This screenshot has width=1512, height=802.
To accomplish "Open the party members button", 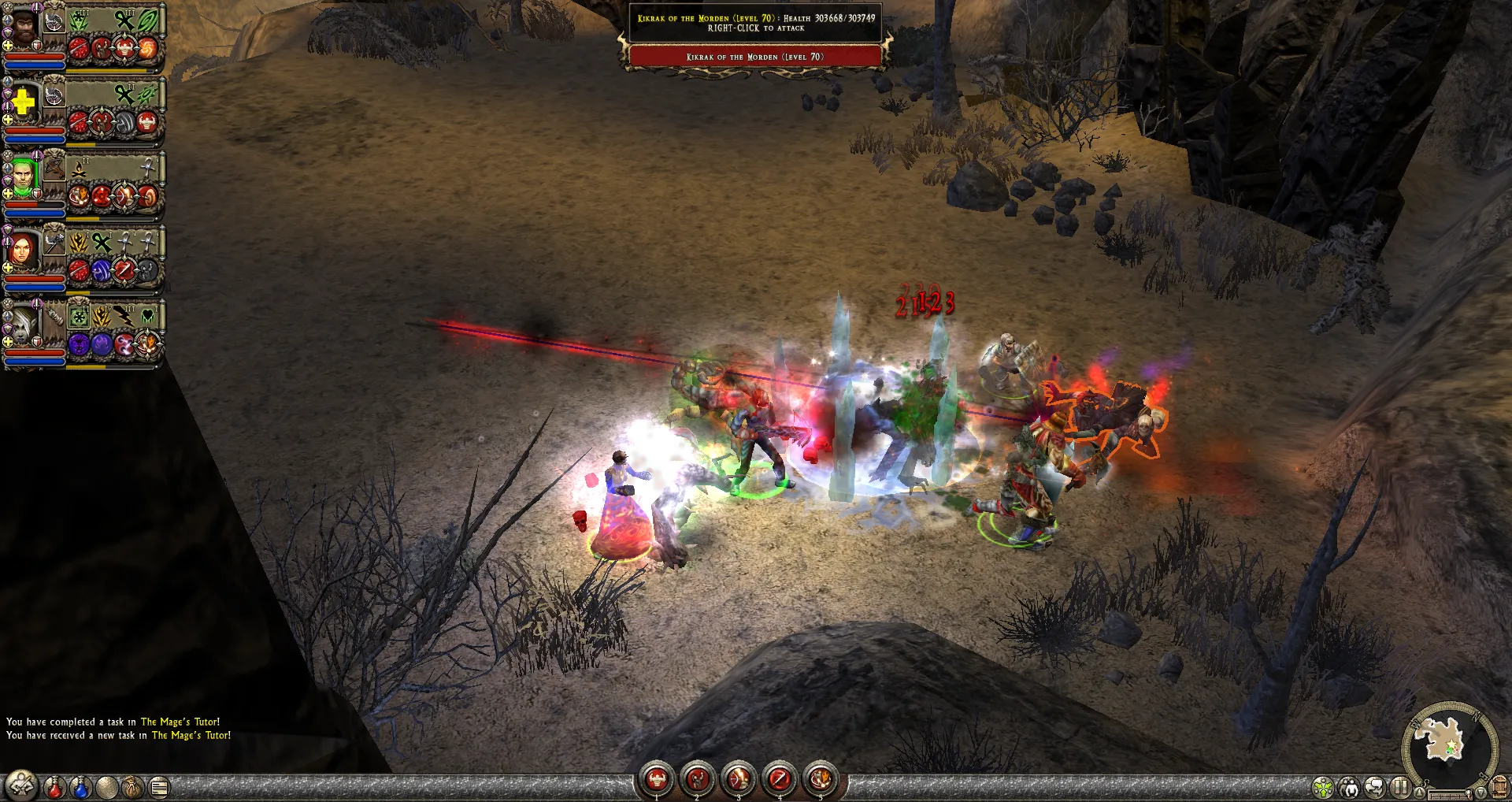I will tap(1349, 786).
